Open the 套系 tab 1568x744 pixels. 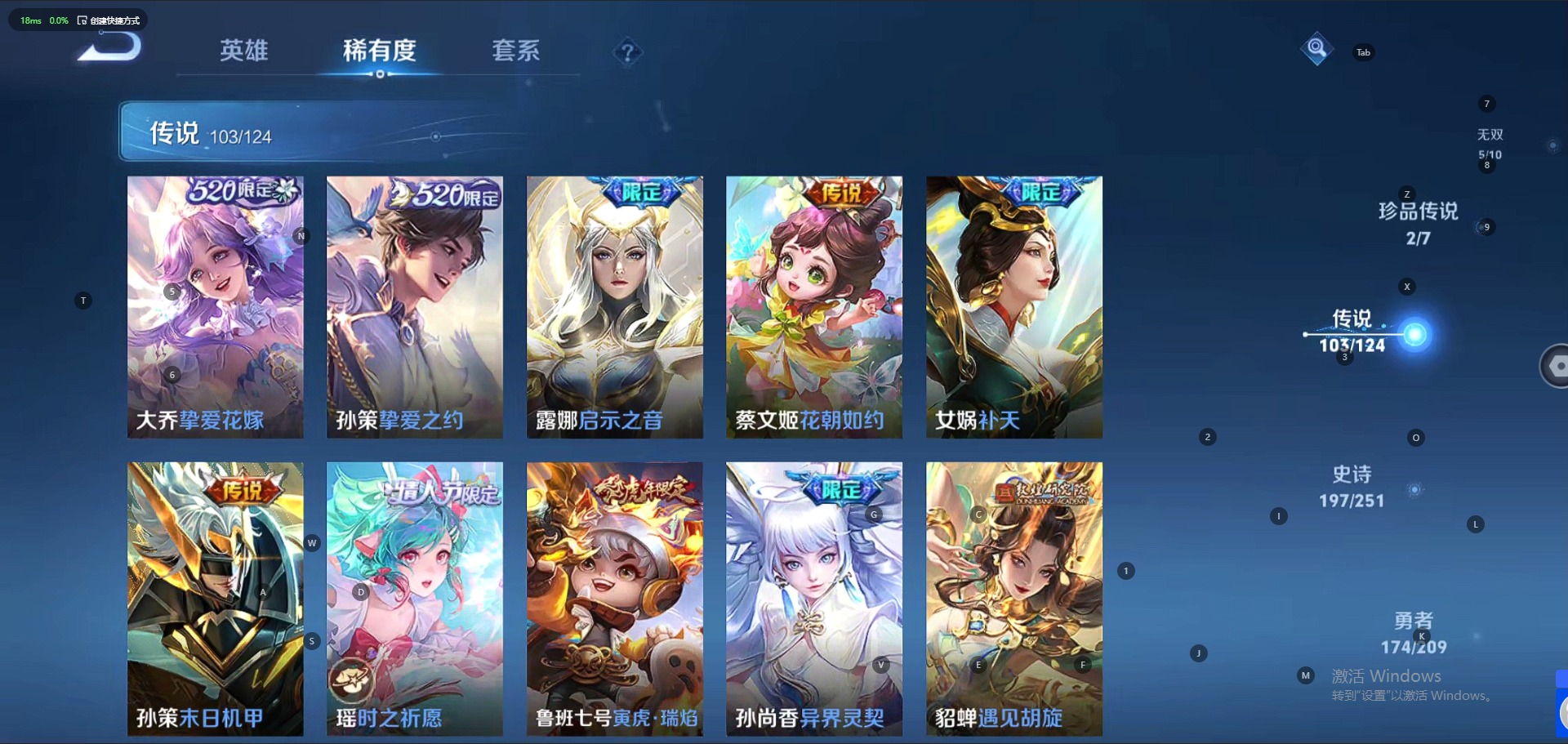pyautogui.click(x=515, y=51)
